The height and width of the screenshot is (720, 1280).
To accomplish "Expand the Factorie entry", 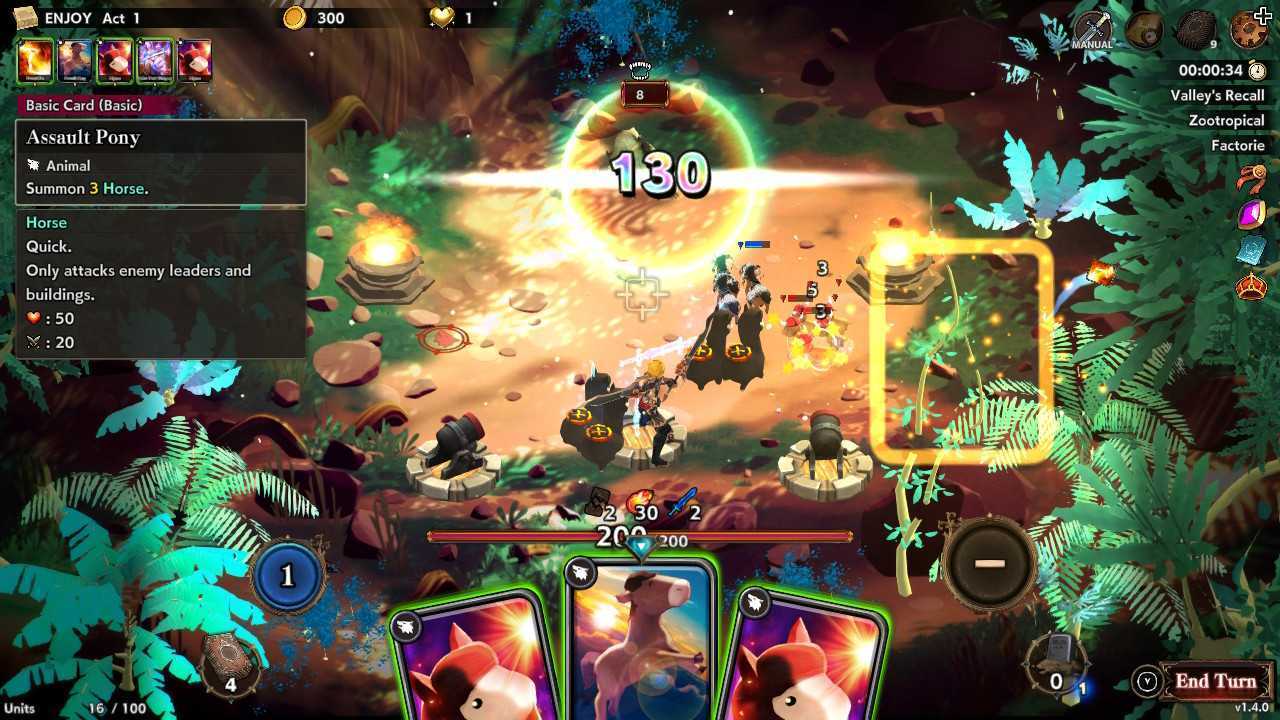I will click(1239, 145).
